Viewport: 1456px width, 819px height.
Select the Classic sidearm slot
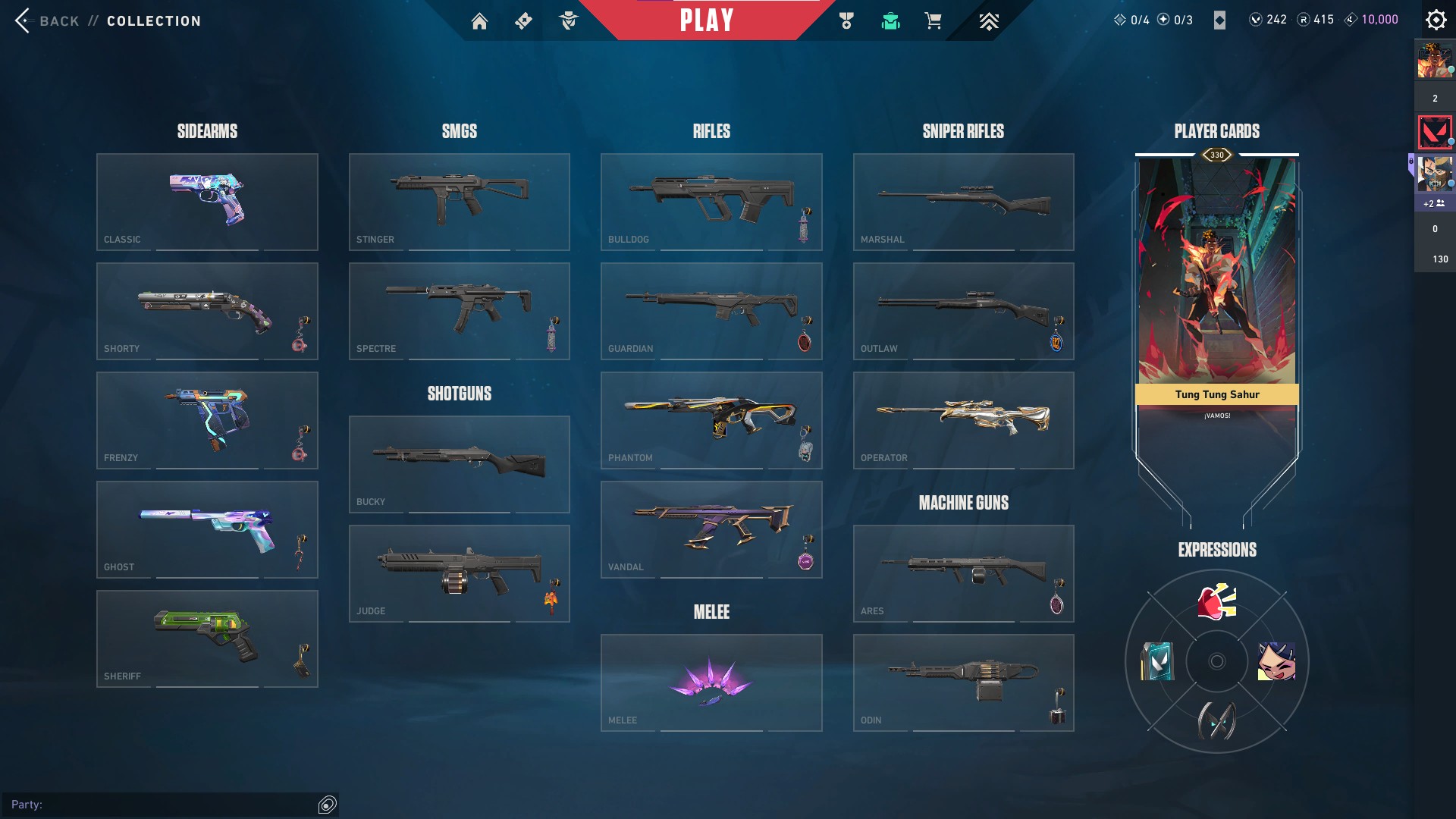pos(207,202)
